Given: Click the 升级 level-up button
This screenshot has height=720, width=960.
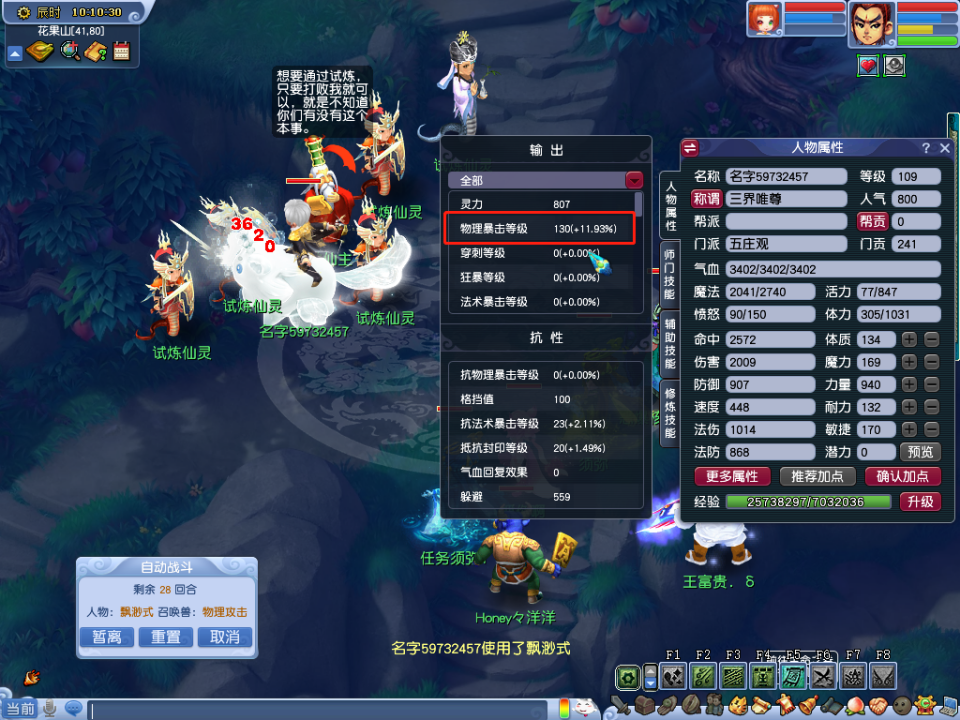Looking at the screenshot, I should [920, 502].
